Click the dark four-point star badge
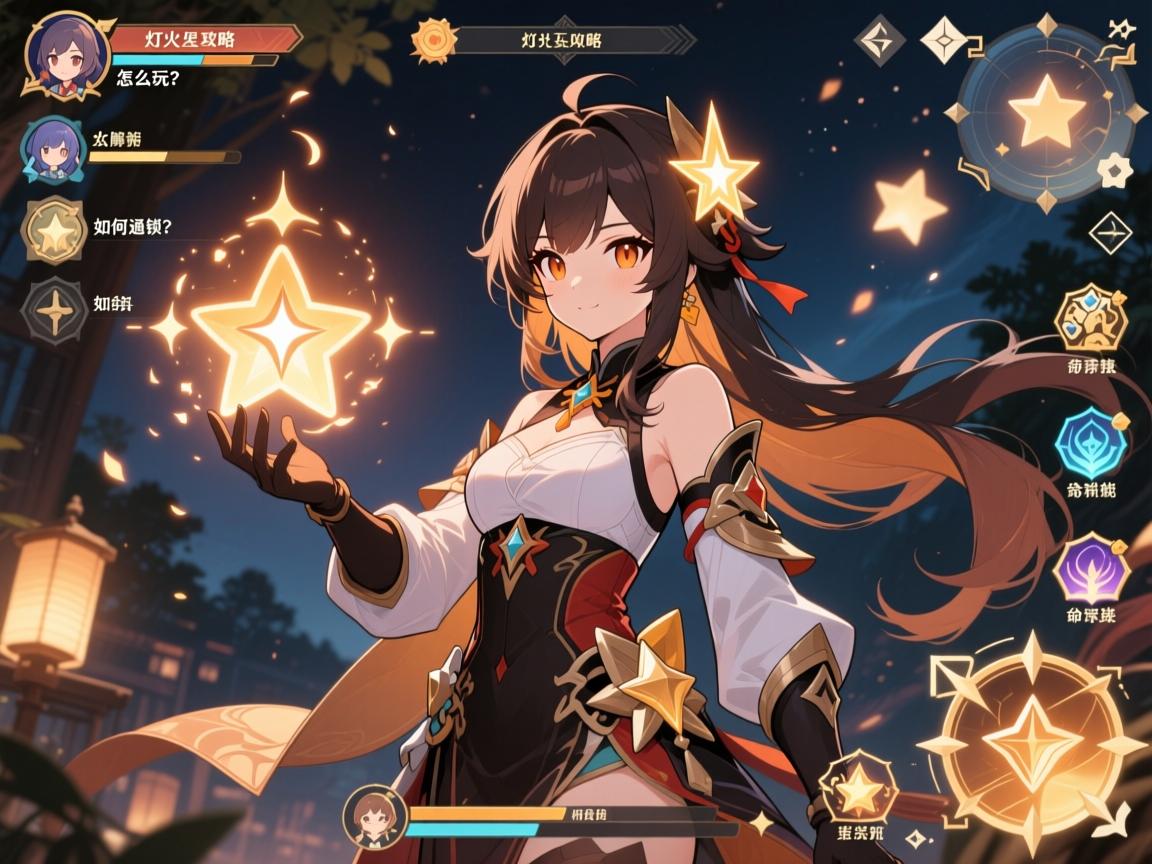The height and width of the screenshot is (864, 1152). [x=54, y=312]
